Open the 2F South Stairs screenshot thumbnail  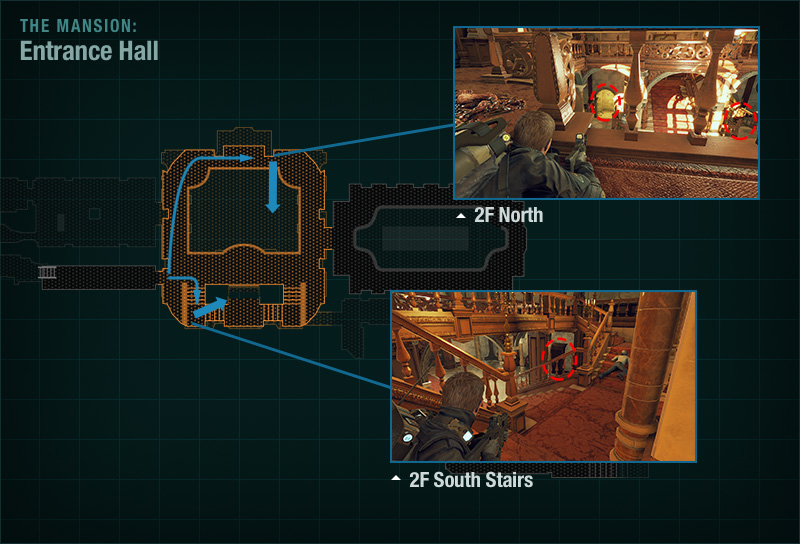click(x=543, y=376)
